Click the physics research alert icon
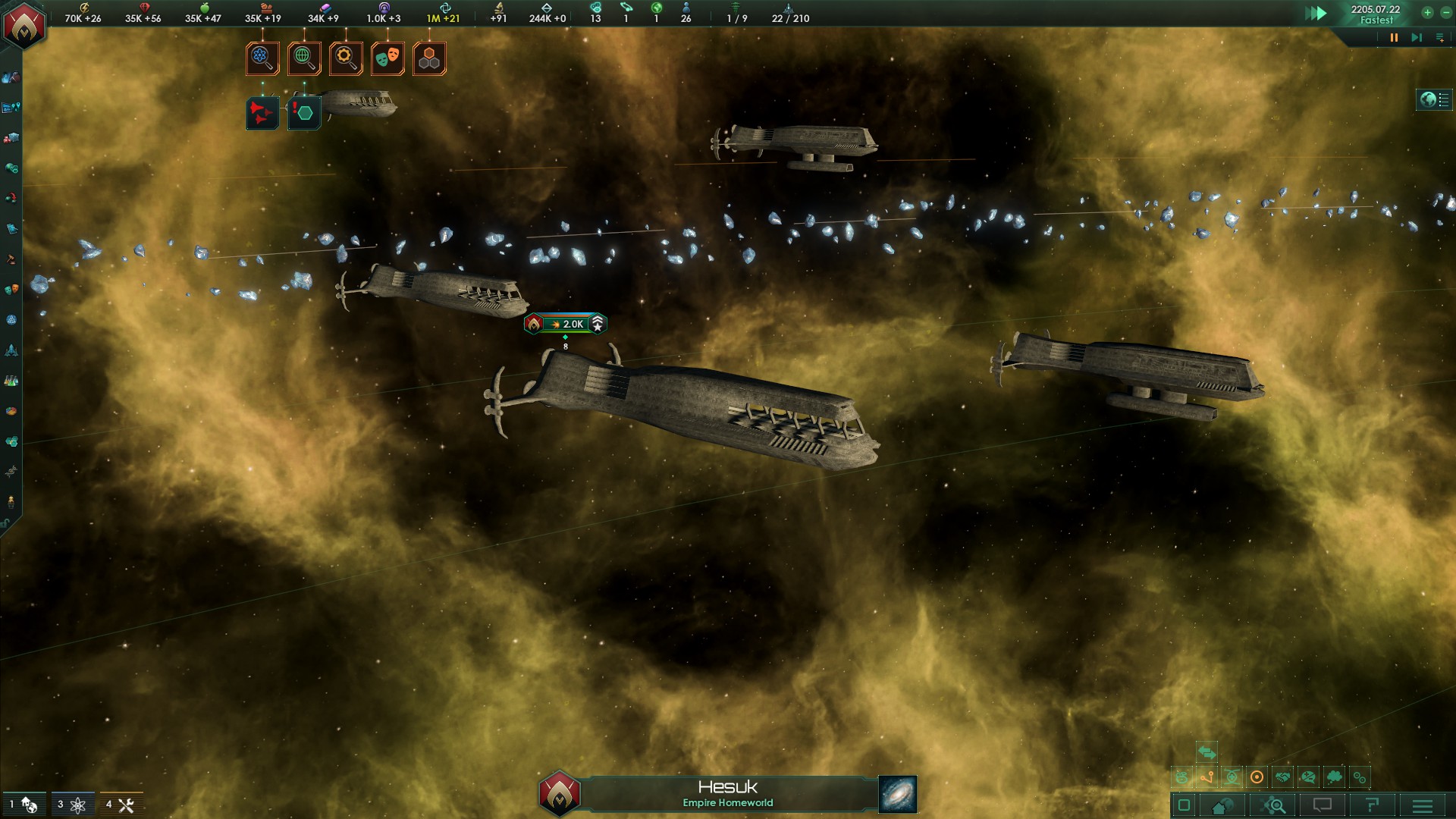 pos(262,58)
